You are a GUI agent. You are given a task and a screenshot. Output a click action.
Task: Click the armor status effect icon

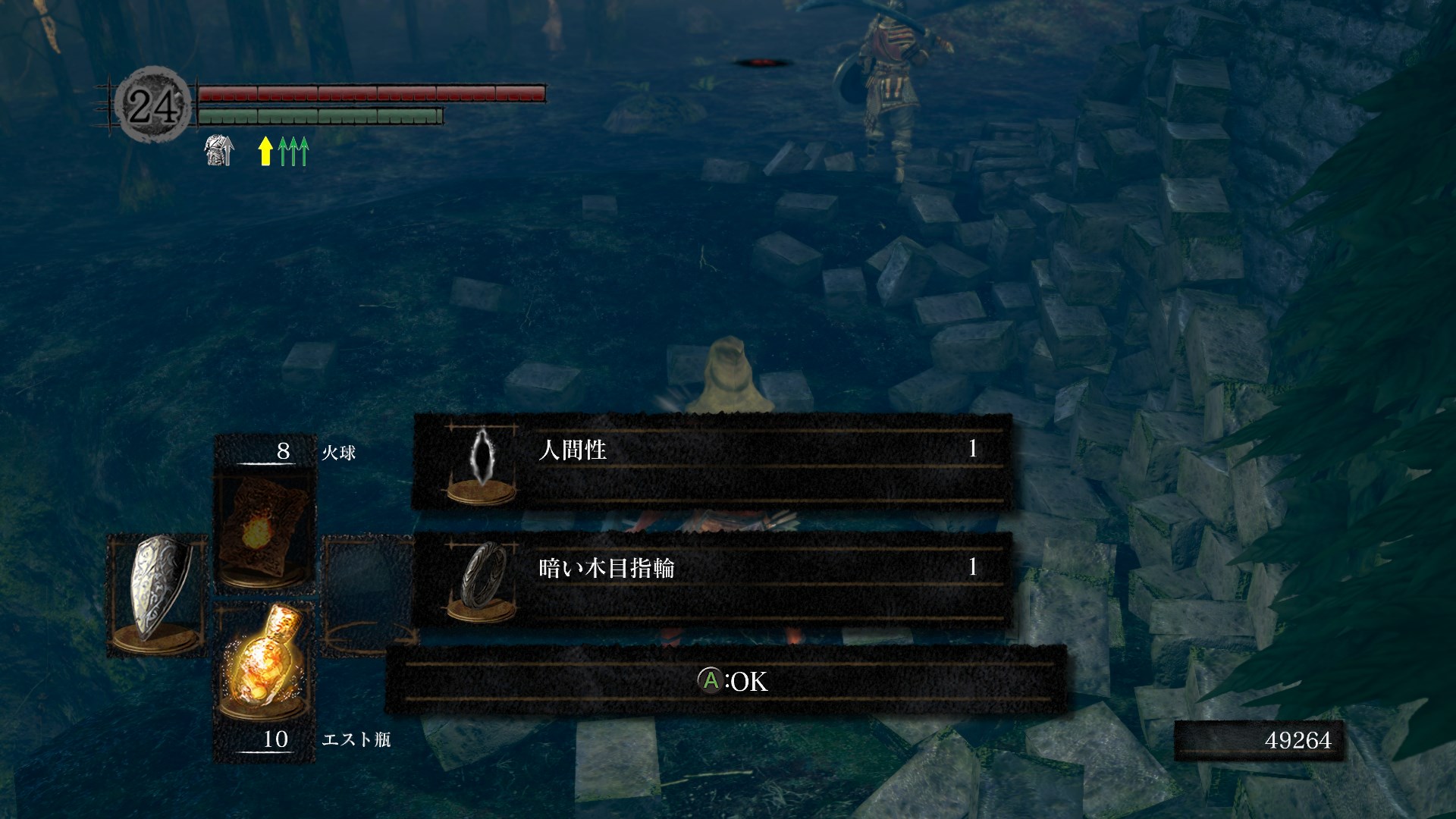point(219,150)
